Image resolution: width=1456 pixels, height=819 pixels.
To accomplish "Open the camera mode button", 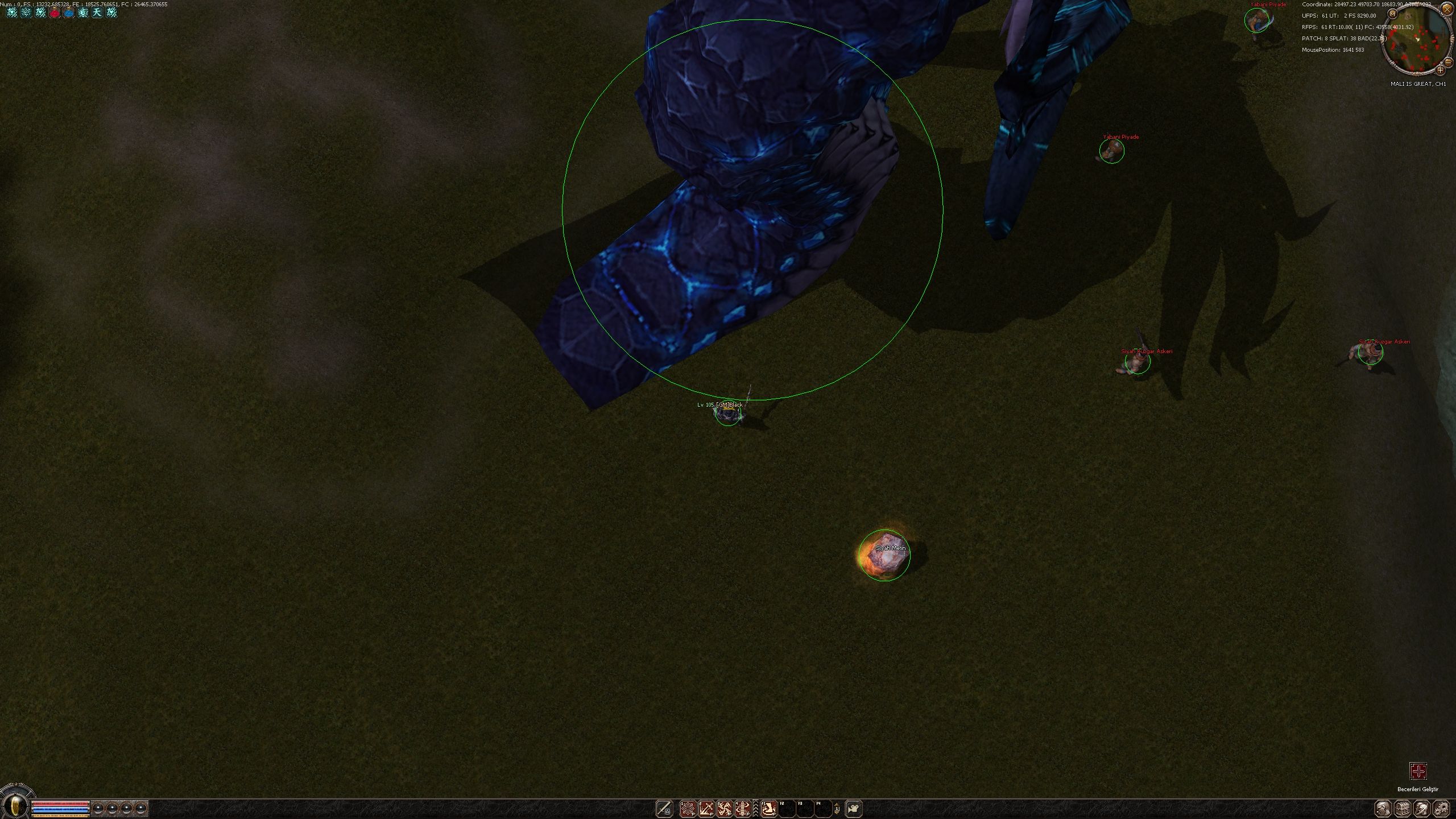I will tap(854, 808).
